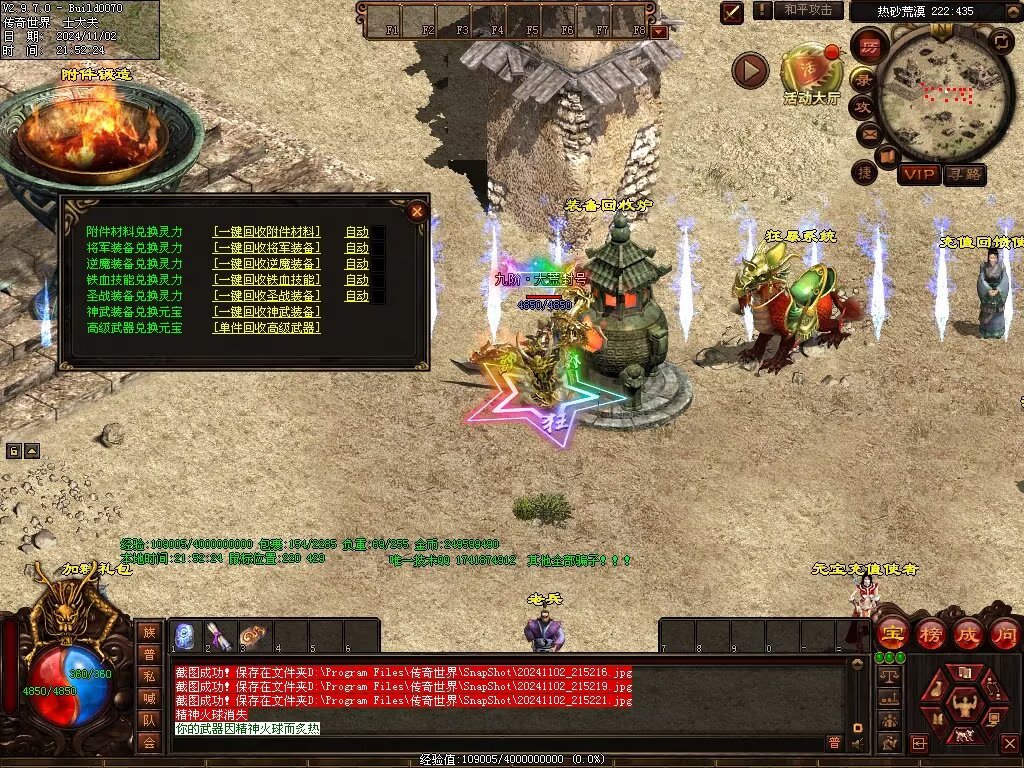Open the 榜 ranking round button
Viewport: 1024px width, 768px height.
pyautogui.click(x=930, y=634)
